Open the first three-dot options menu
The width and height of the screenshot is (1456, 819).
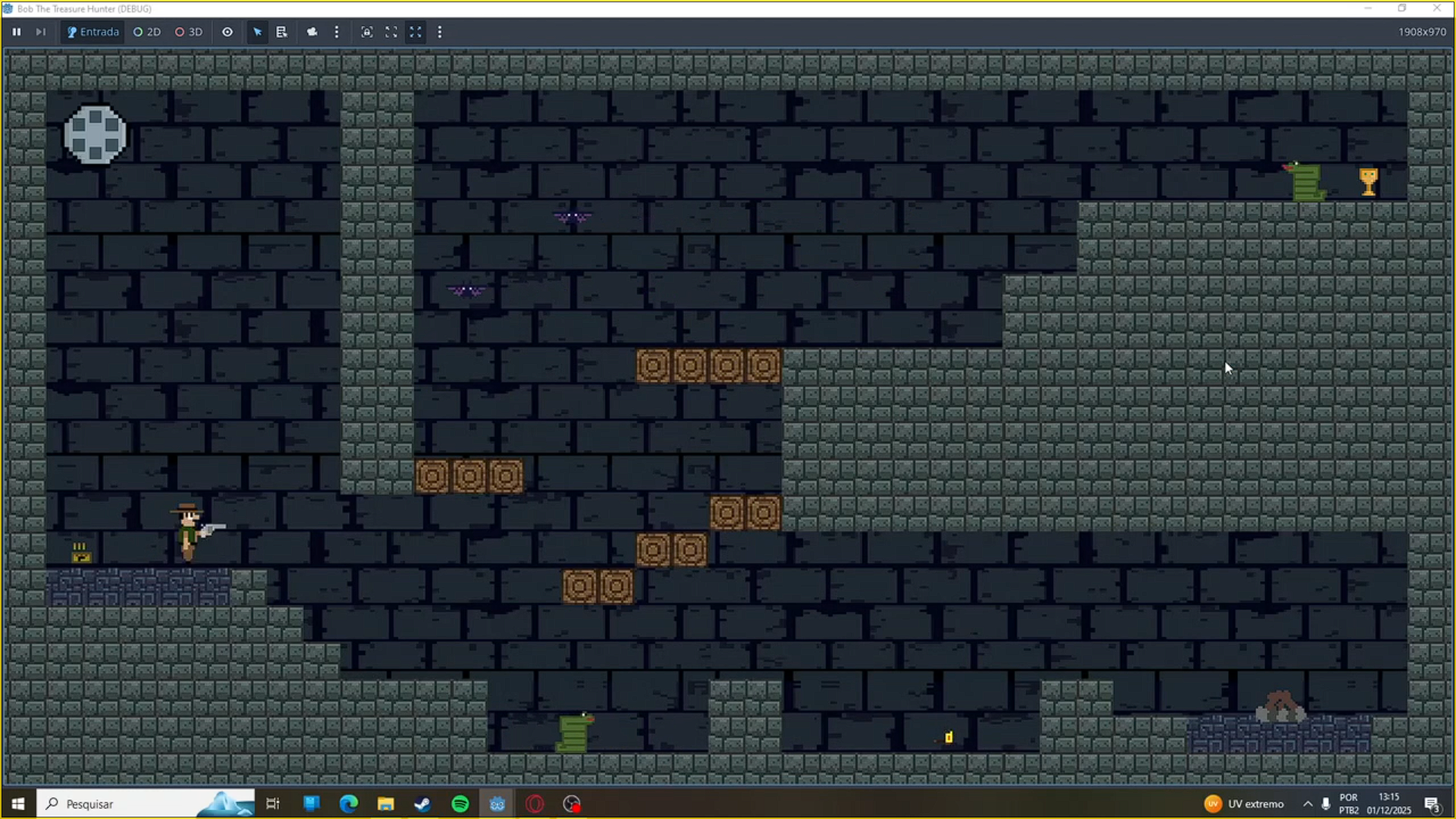click(x=337, y=32)
